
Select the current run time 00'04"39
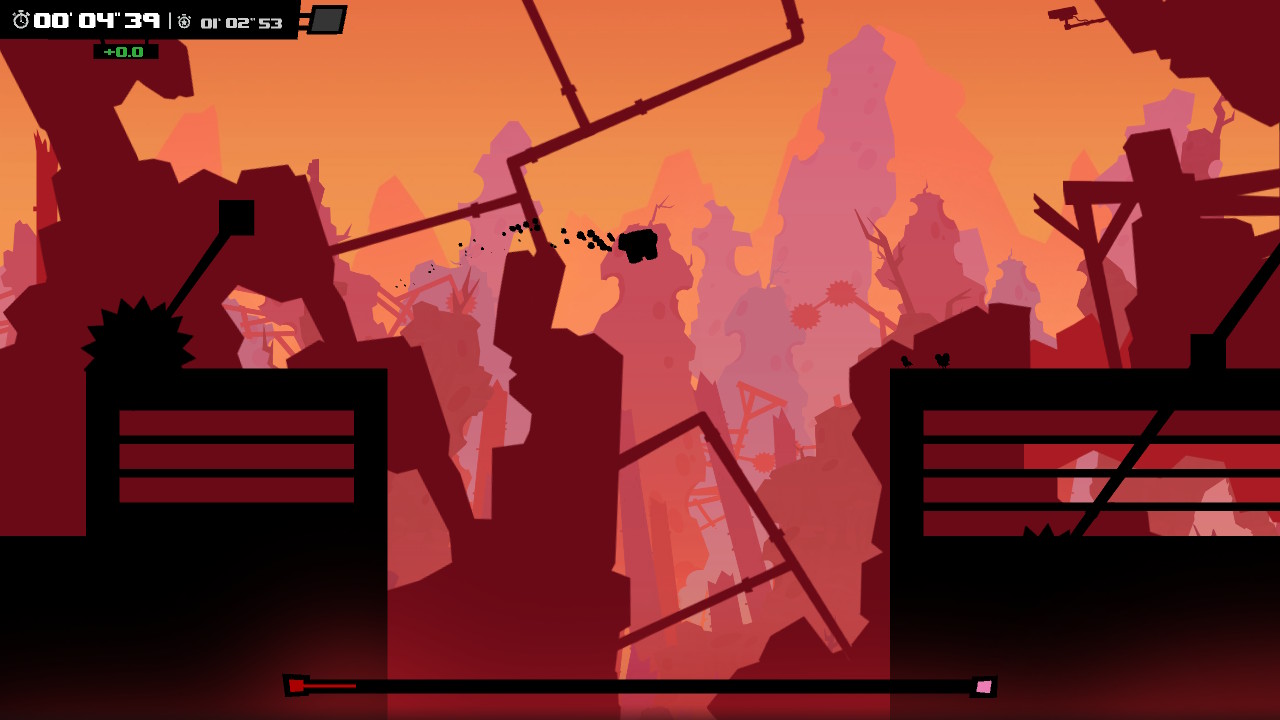coord(100,21)
